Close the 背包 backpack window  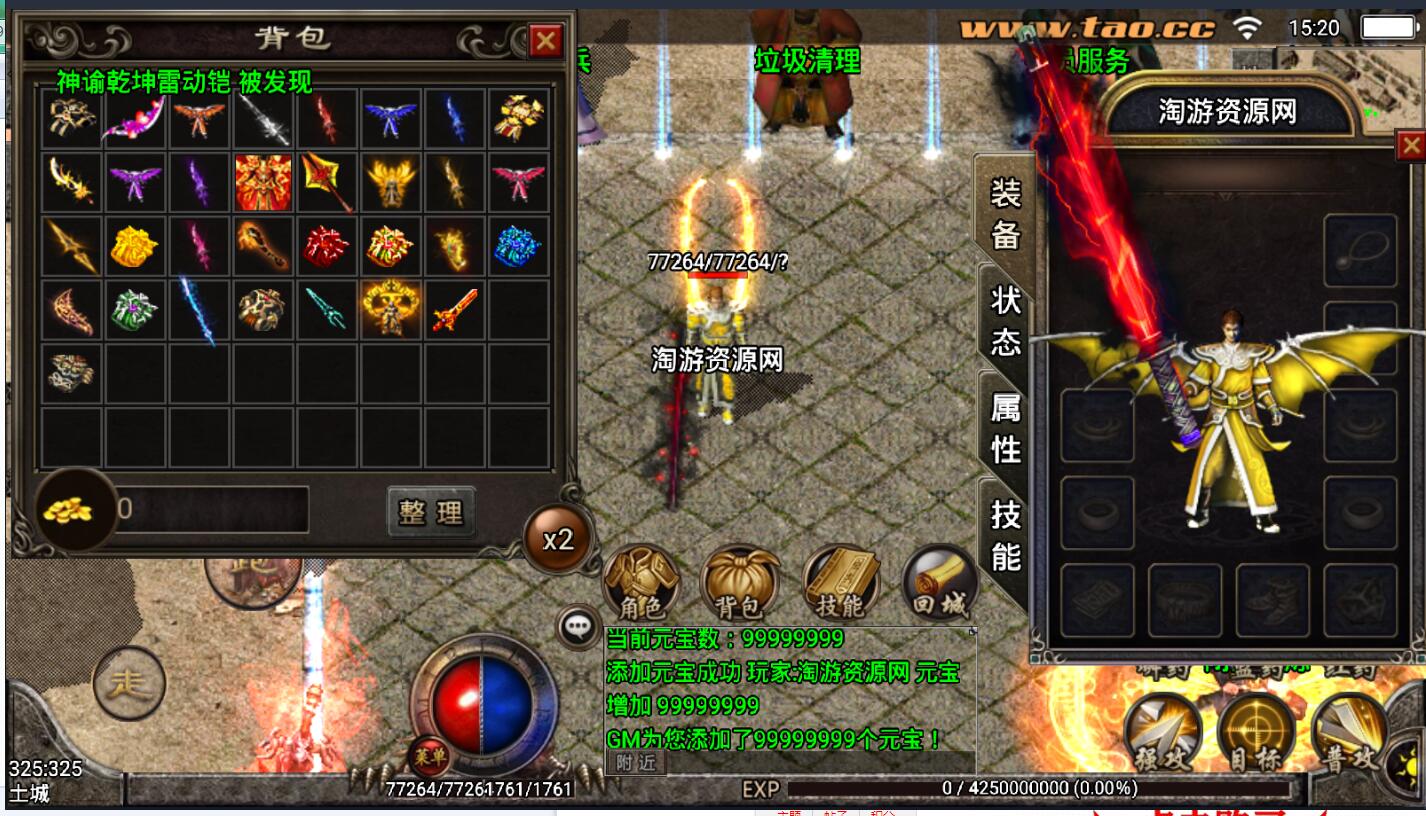point(545,41)
